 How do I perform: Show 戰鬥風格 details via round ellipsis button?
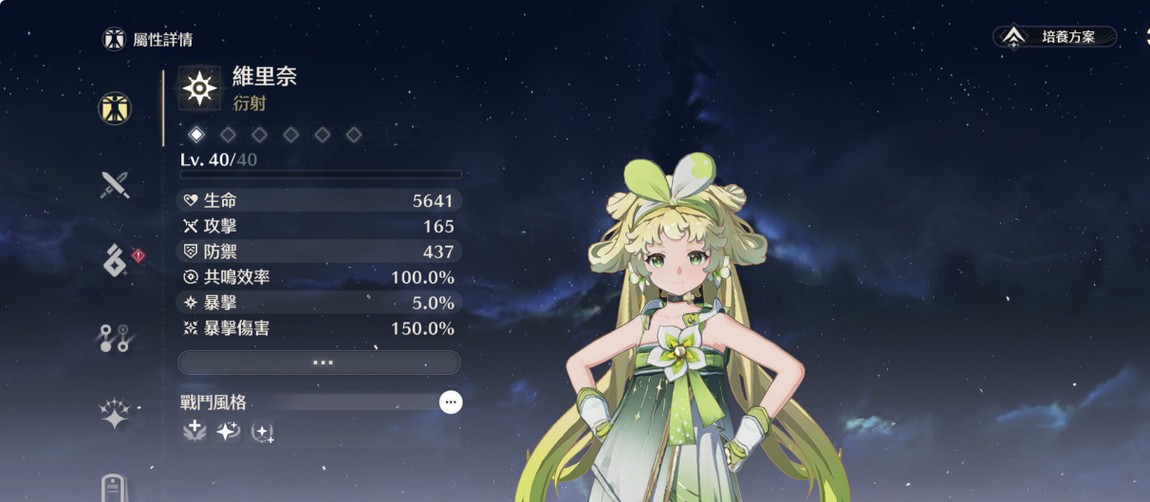click(451, 402)
